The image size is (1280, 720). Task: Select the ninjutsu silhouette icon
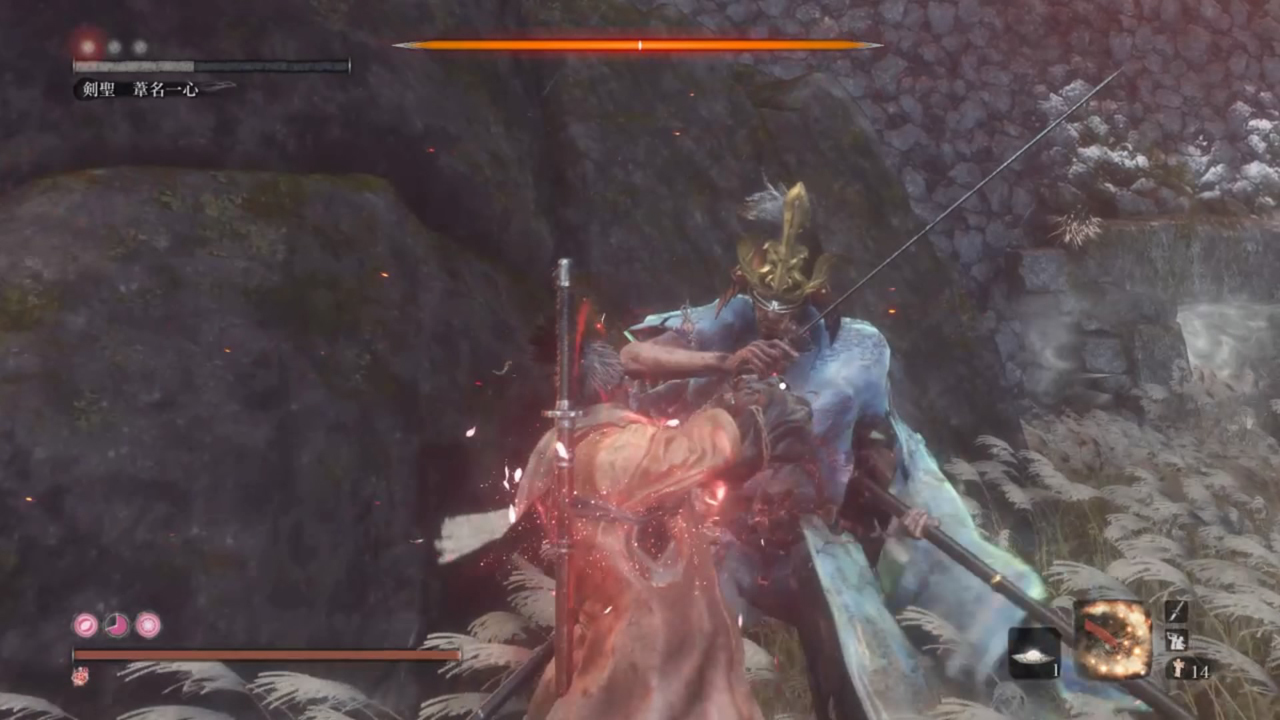(x=1177, y=640)
